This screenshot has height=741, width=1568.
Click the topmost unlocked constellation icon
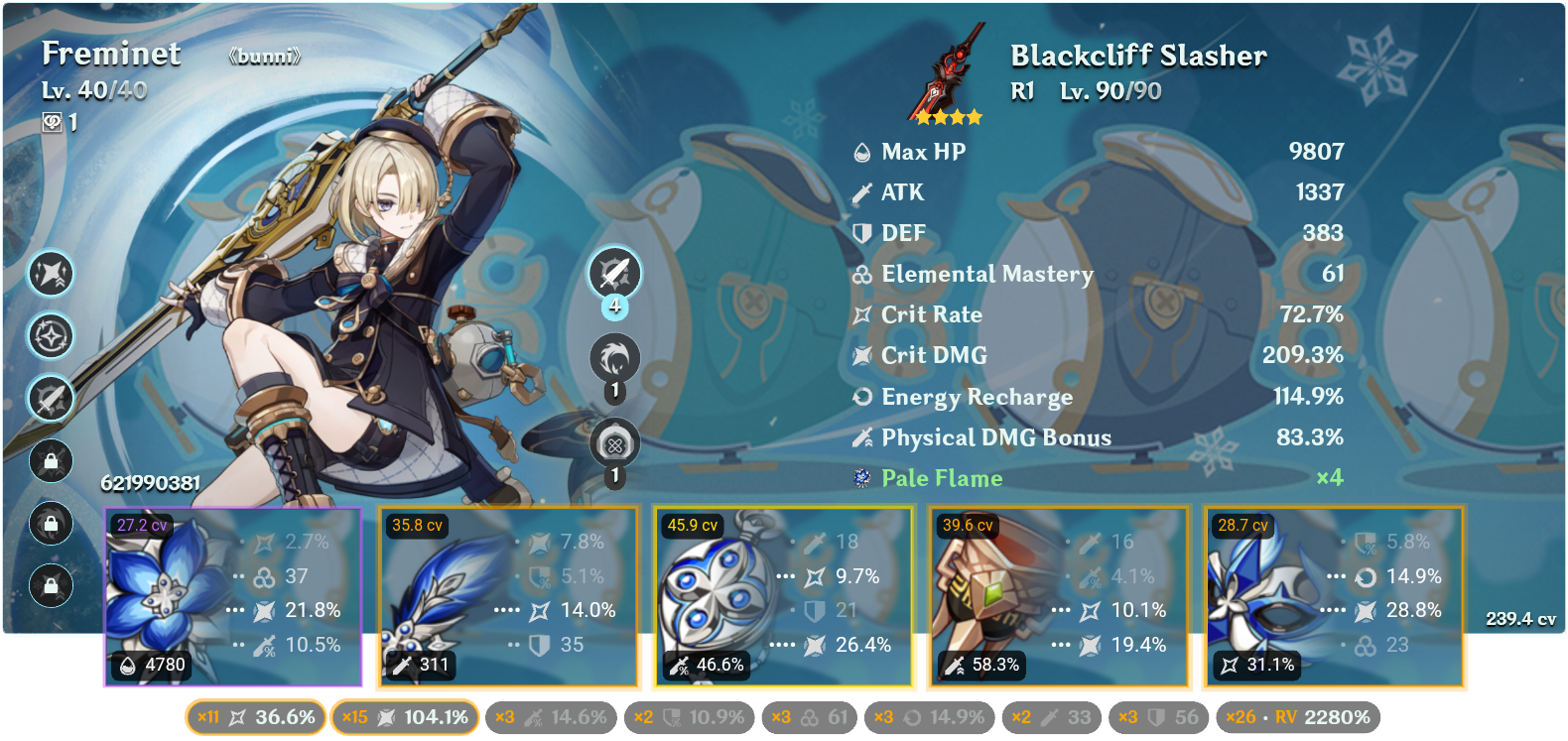(x=52, y=274)
